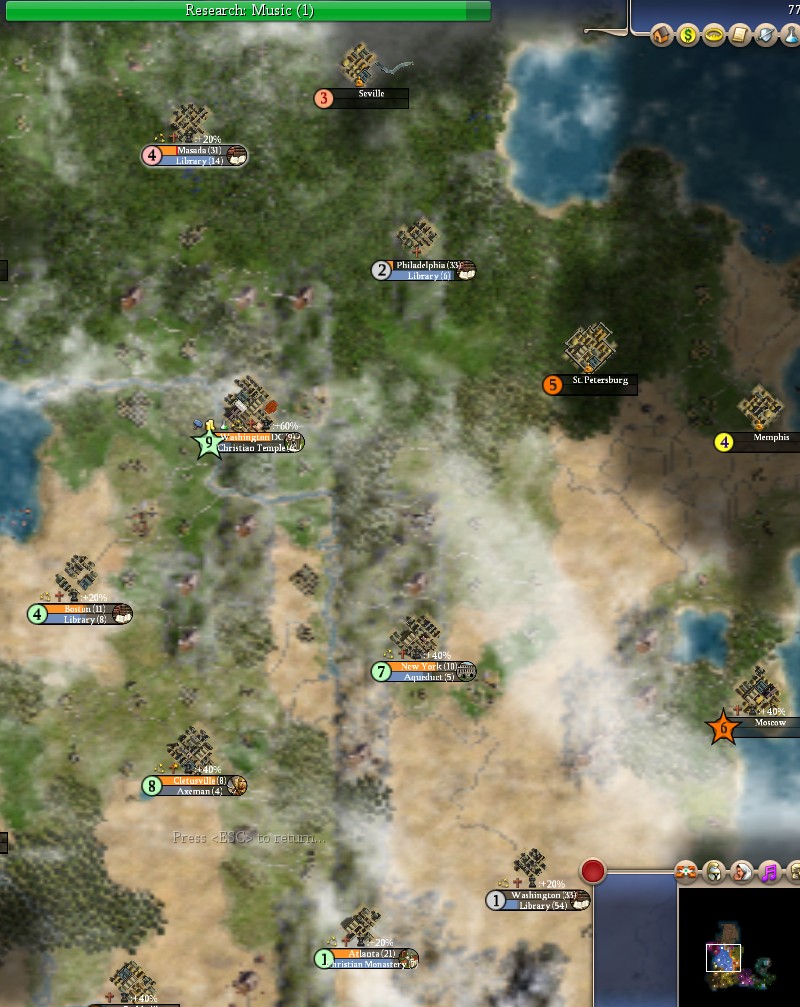The width and height of the screenshot is (800, 1007).
Task: Click the orange arrows icon above the minimap
Action: [x=687, y=872]
